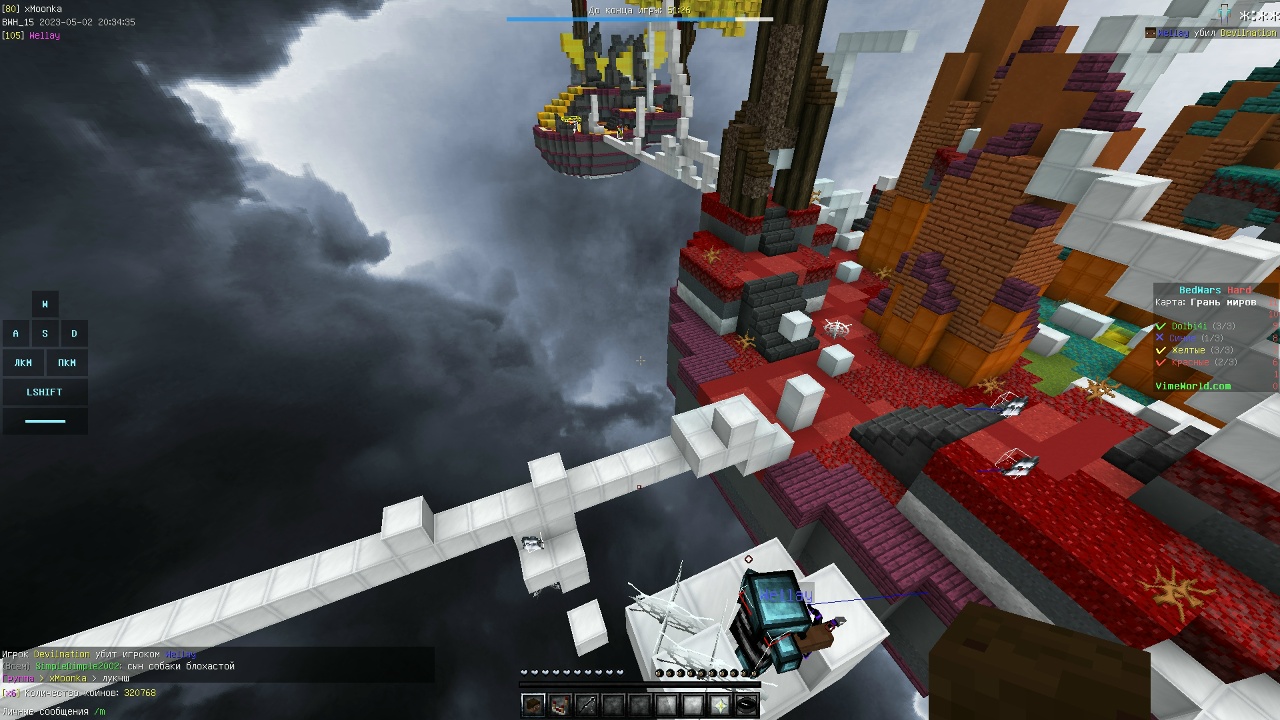
Task: Click the coin icon next to the coins counter
Action: tap(9, 693)
